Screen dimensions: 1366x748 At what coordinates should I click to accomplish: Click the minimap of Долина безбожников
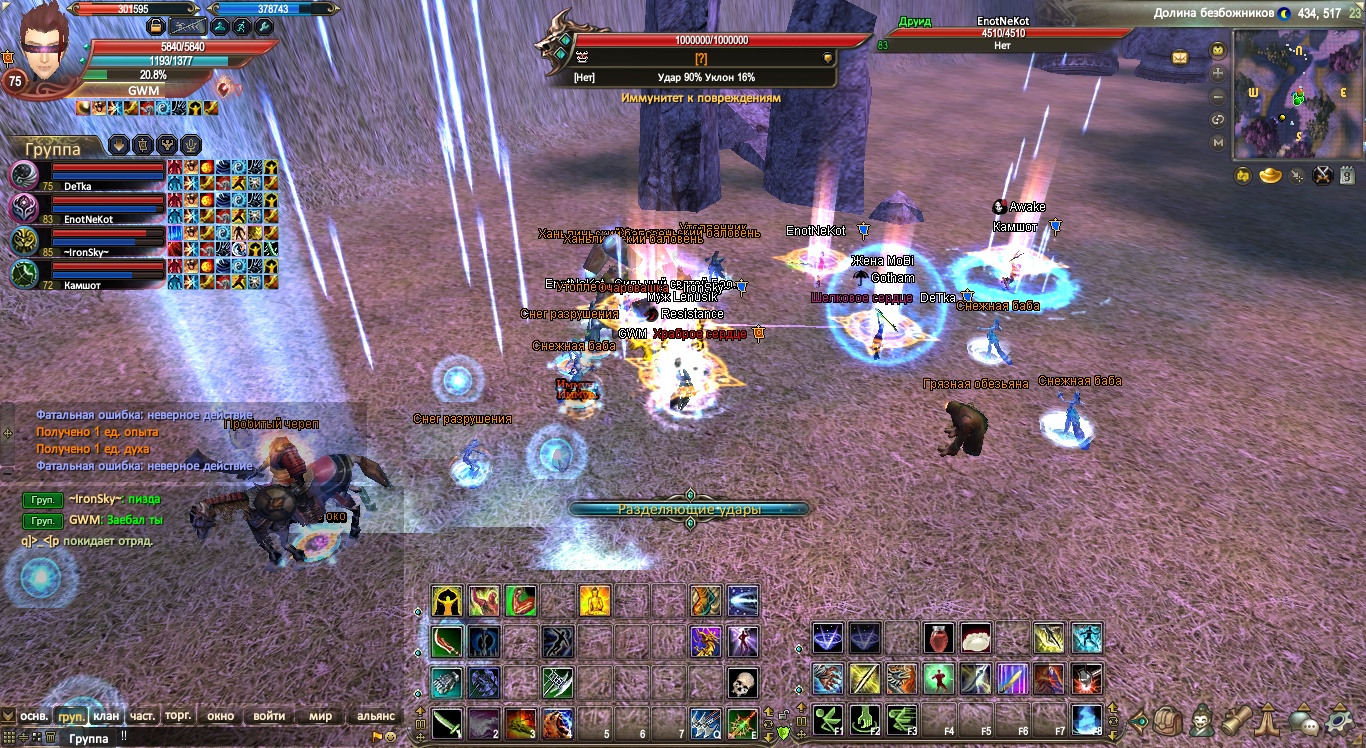coord(1297,93)
